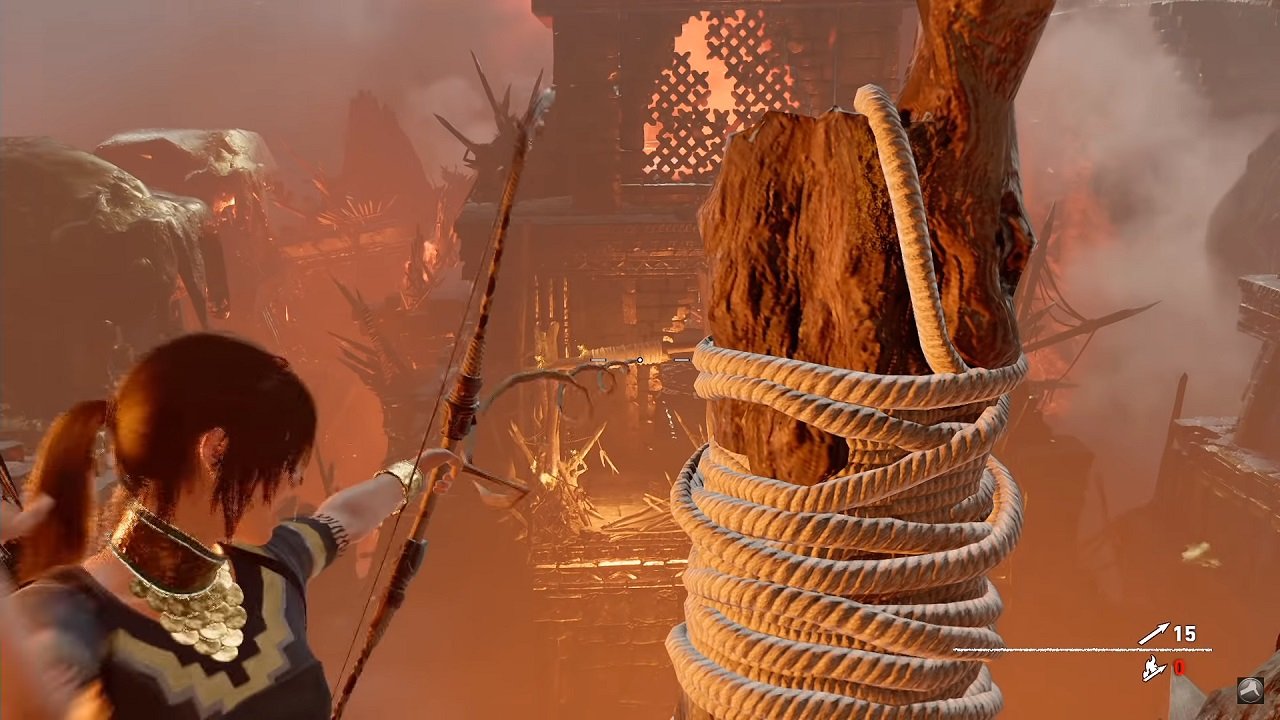This screenshot has width=1280, height=720.
Task: Click the flame symbol above the fire arrow
Action: pos(1151,662)
